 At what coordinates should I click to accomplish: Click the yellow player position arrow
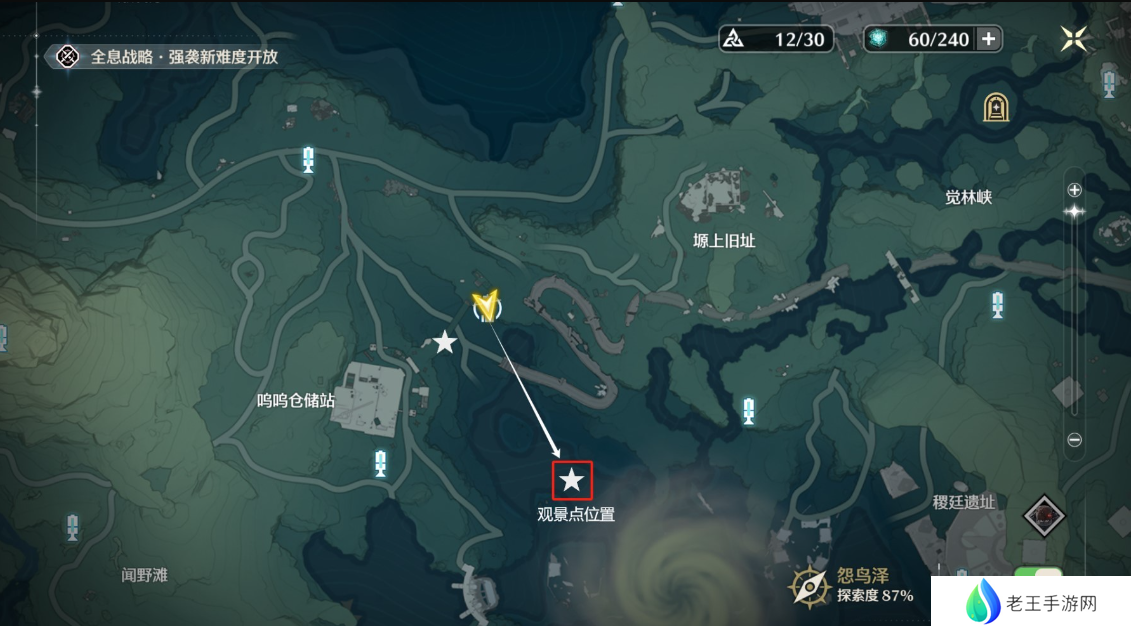tap(487, 305)
